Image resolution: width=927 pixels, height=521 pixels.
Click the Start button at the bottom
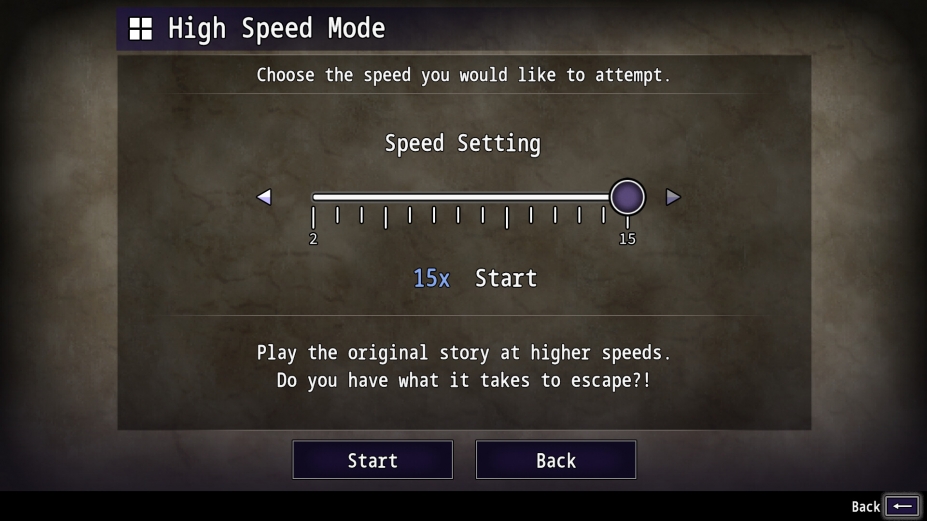tap(372, 460)
